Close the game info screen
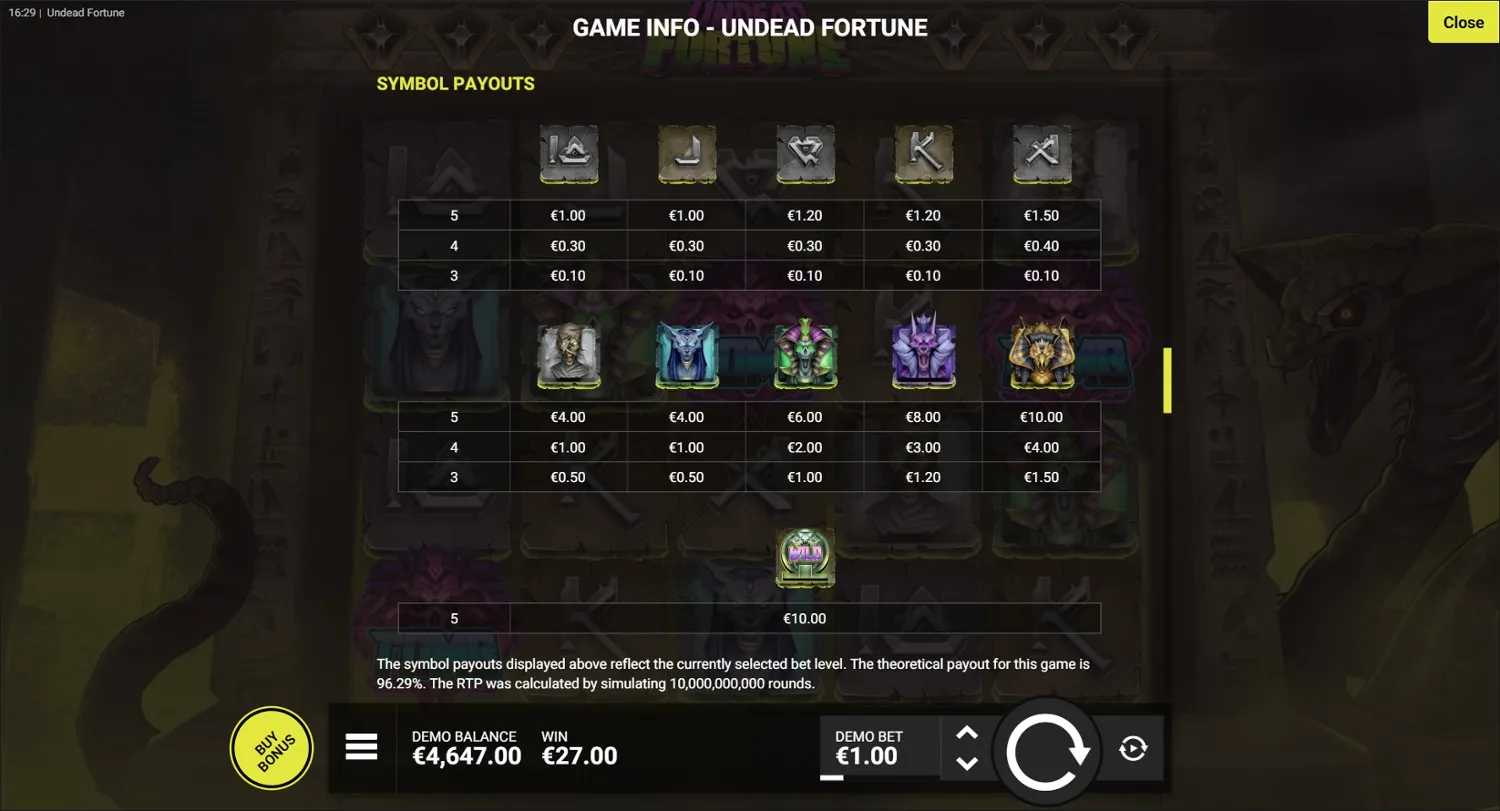 [1462, 22]
